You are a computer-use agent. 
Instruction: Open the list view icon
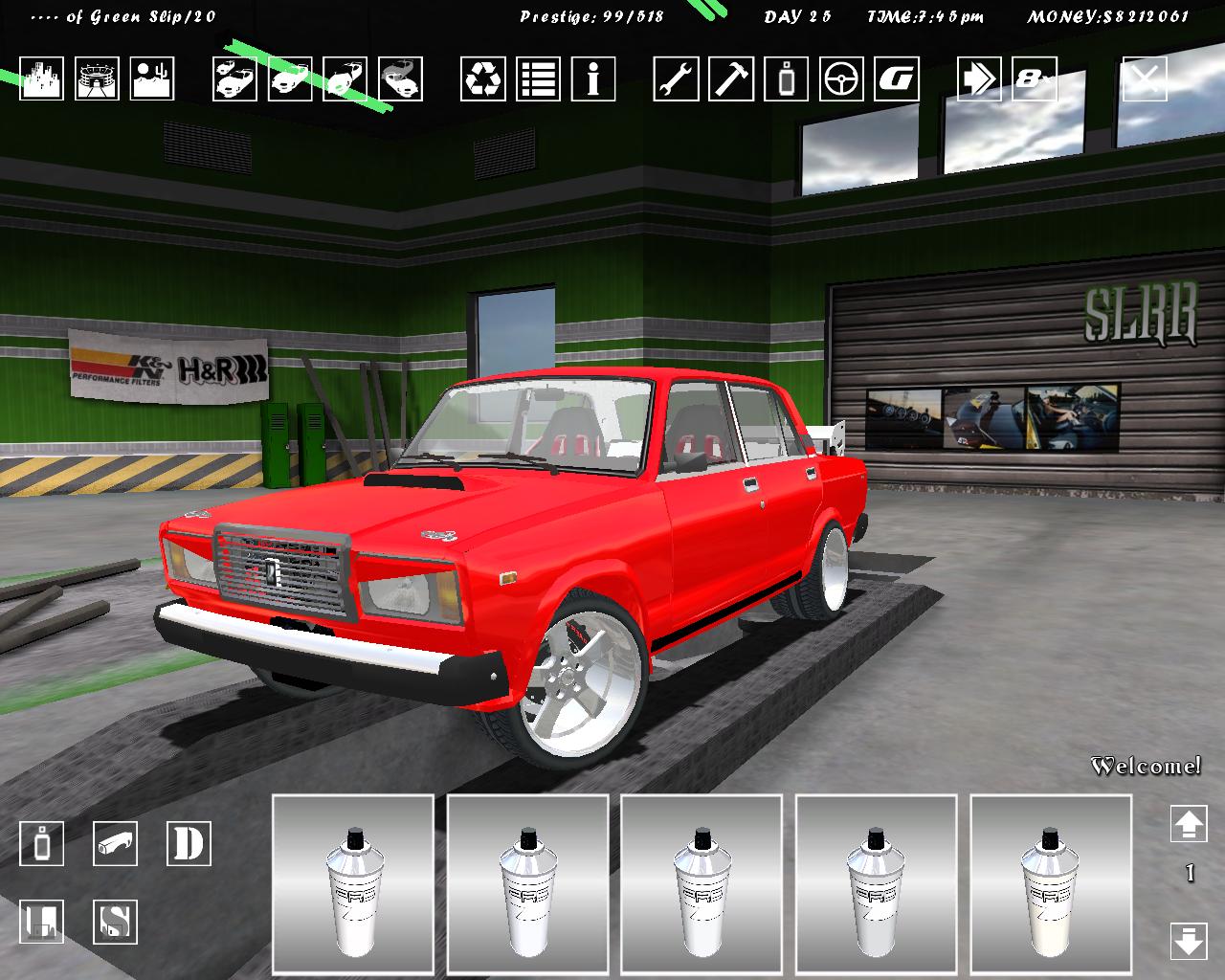539,78
